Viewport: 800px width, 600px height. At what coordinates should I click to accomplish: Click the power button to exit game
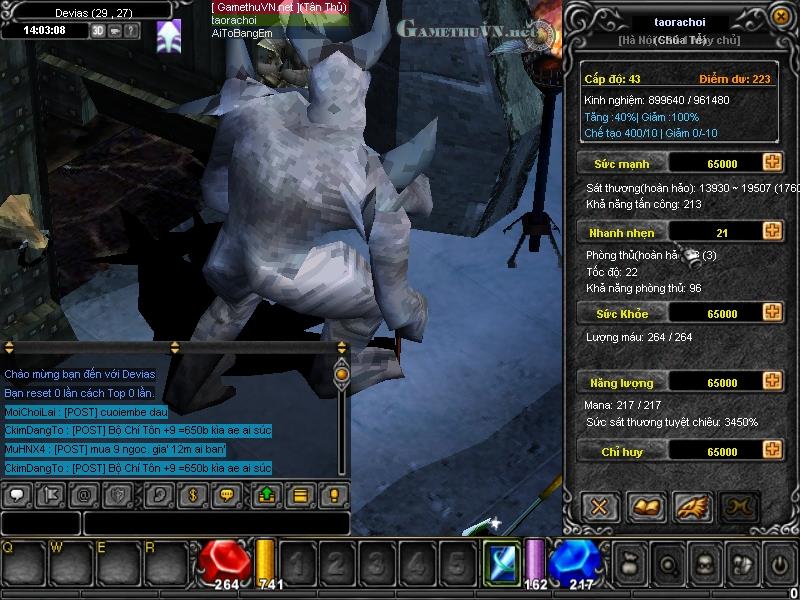coord(779,564)
